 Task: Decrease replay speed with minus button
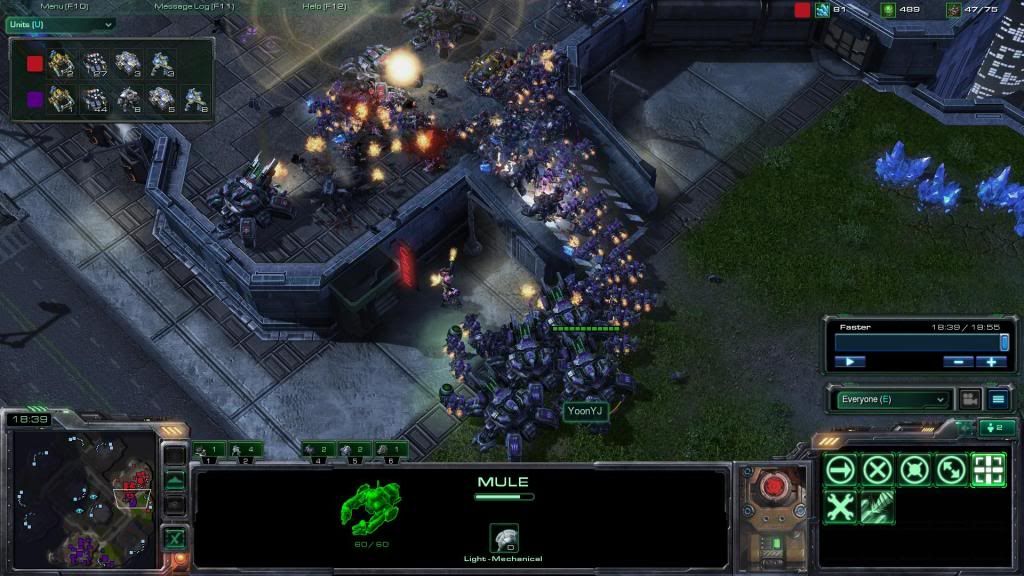pos(957,361)
